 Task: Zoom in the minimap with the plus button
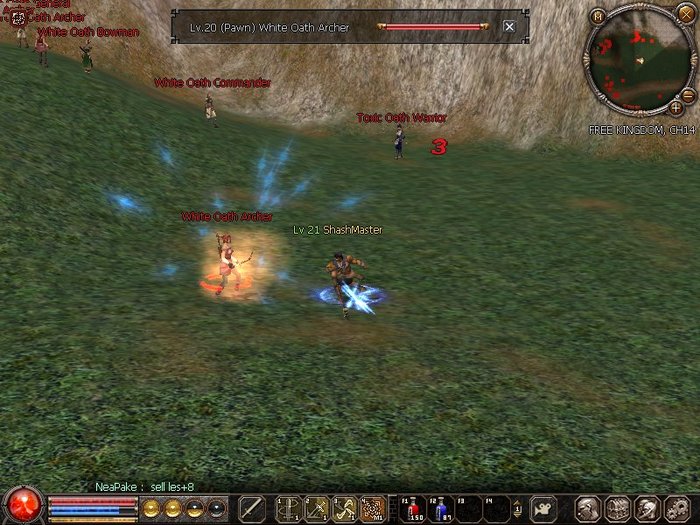[677, 106]
